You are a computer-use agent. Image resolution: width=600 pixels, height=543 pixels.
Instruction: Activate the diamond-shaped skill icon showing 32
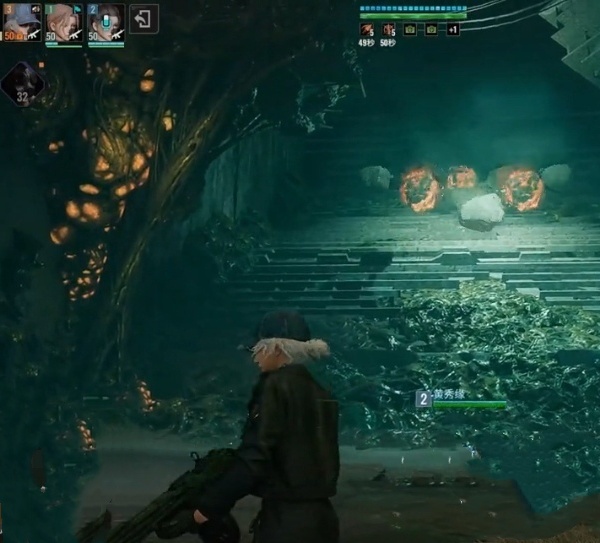[22, 84]
